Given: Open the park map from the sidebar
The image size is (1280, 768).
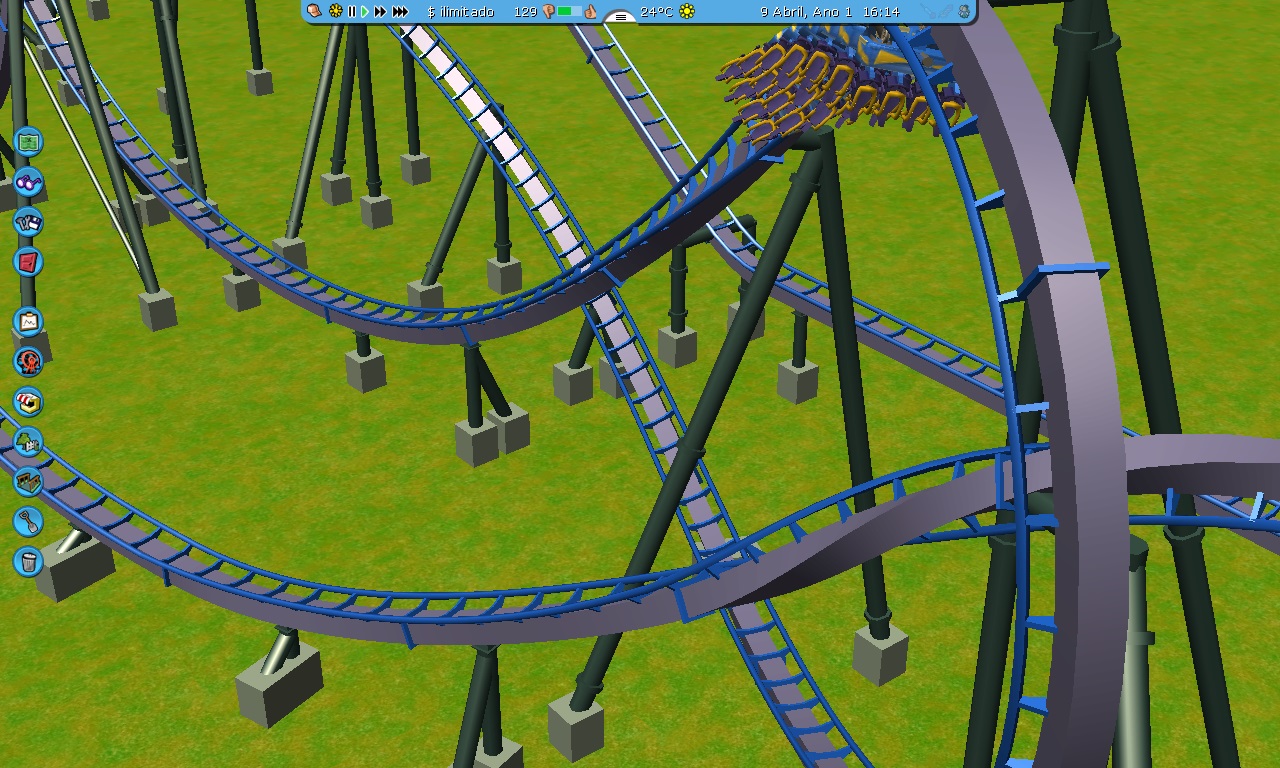Looking at the screenshot, I should pos(29,143).
